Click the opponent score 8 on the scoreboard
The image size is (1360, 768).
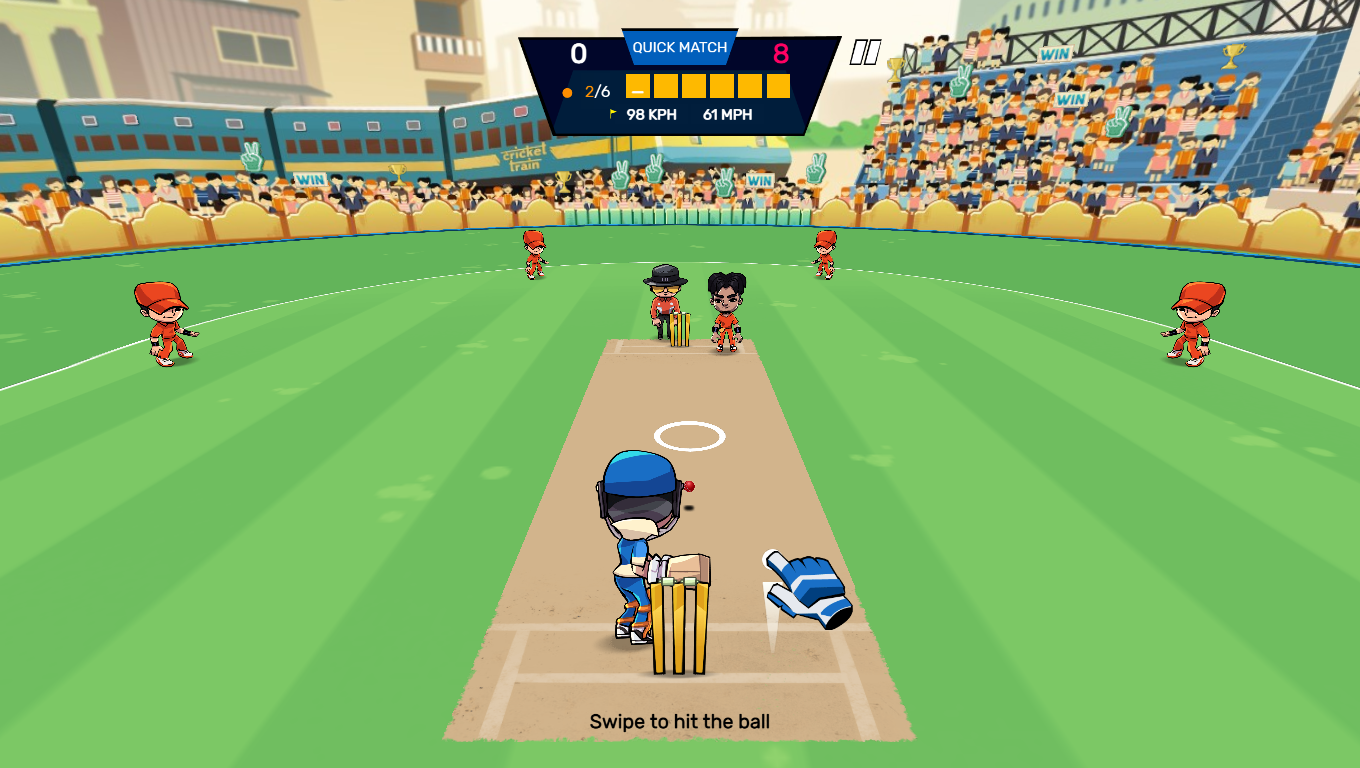pyautogui.click(x=780, y=52)
